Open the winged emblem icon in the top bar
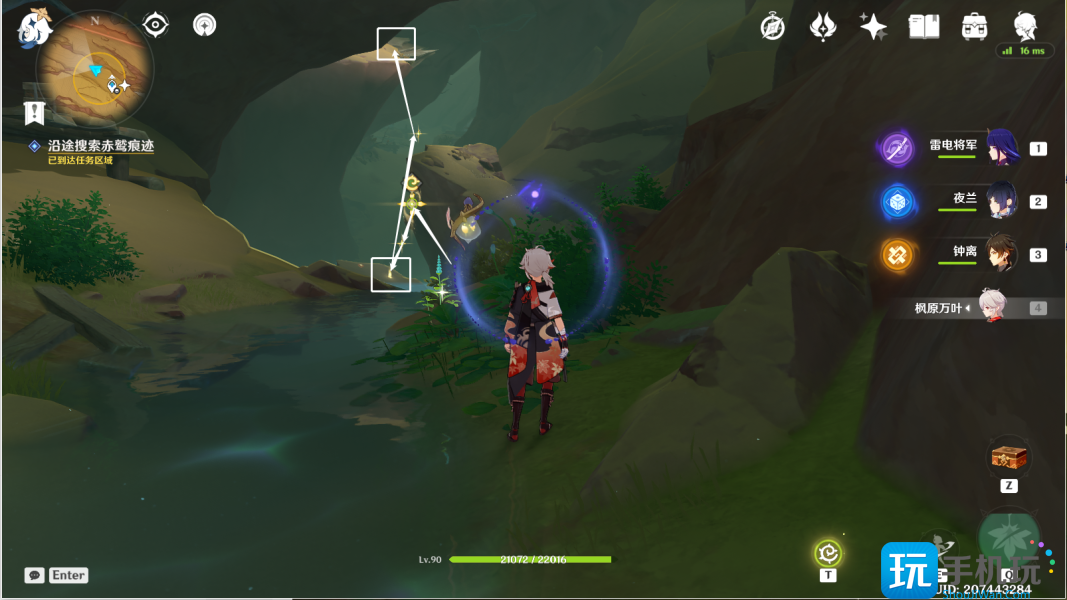This screenshot has width=1067, height=600. pos(823,27)
